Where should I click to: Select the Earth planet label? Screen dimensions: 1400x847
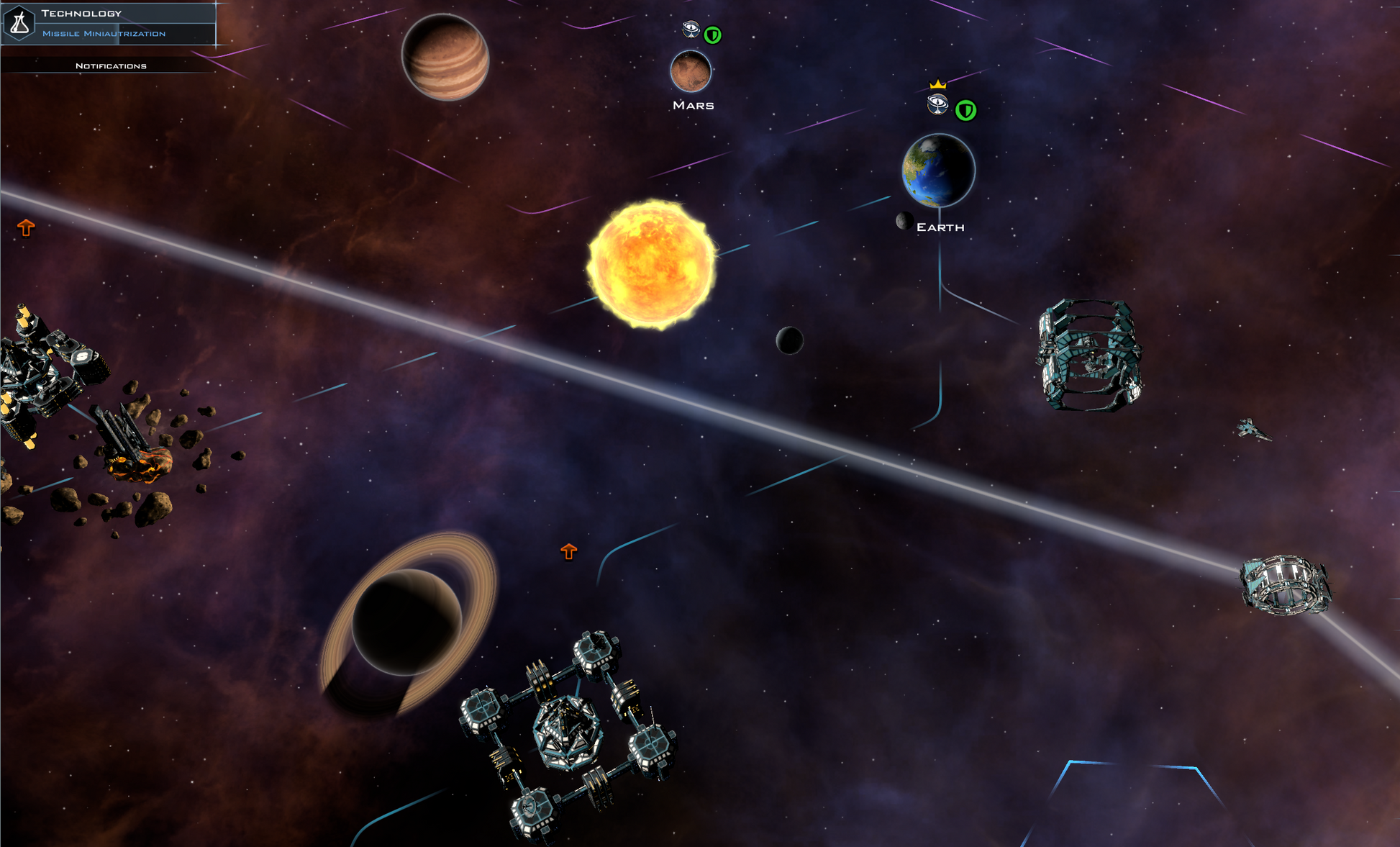click(x=940, y=227)
